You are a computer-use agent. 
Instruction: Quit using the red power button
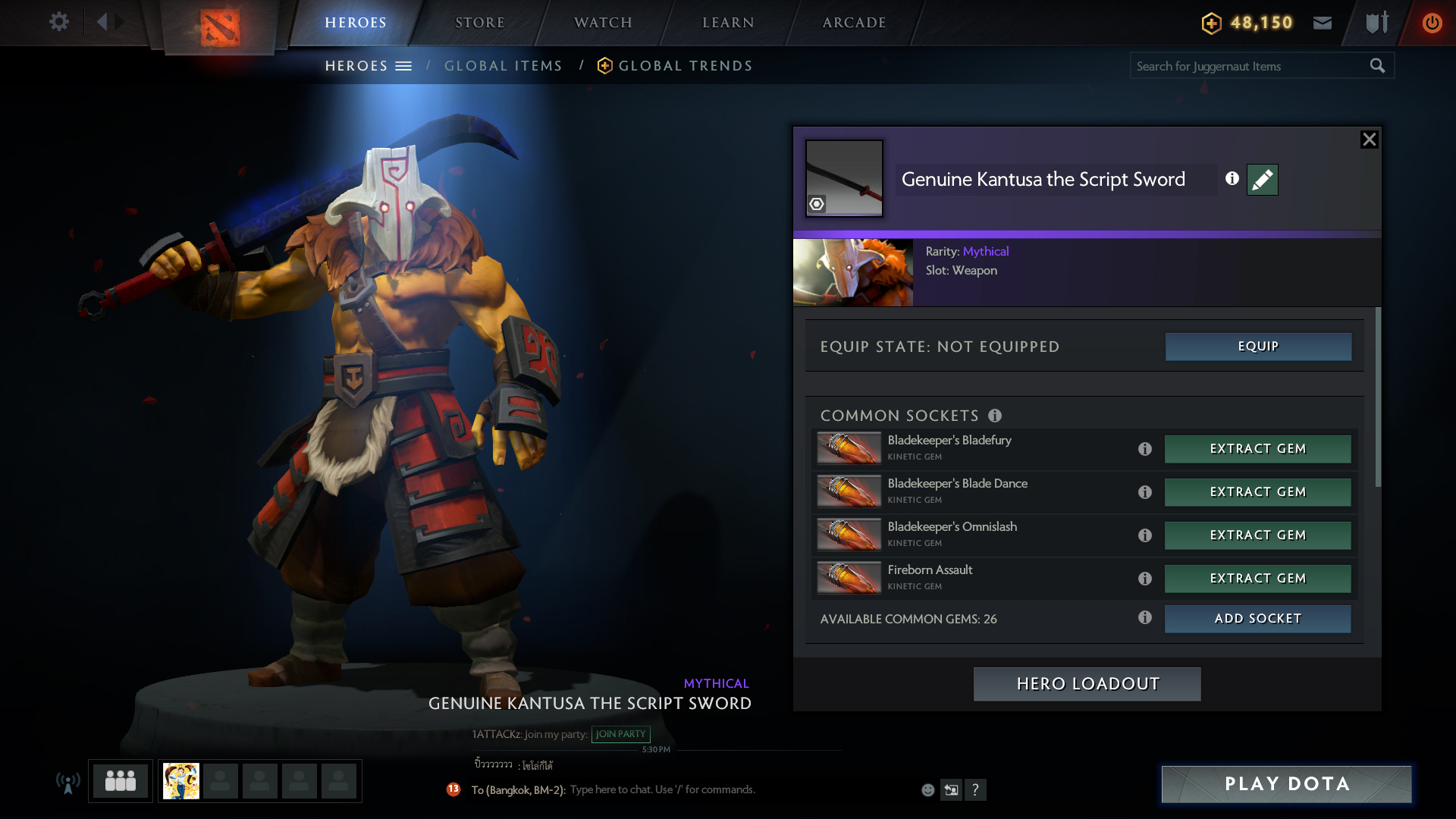pyautogui.click(x=1432, y=23)
